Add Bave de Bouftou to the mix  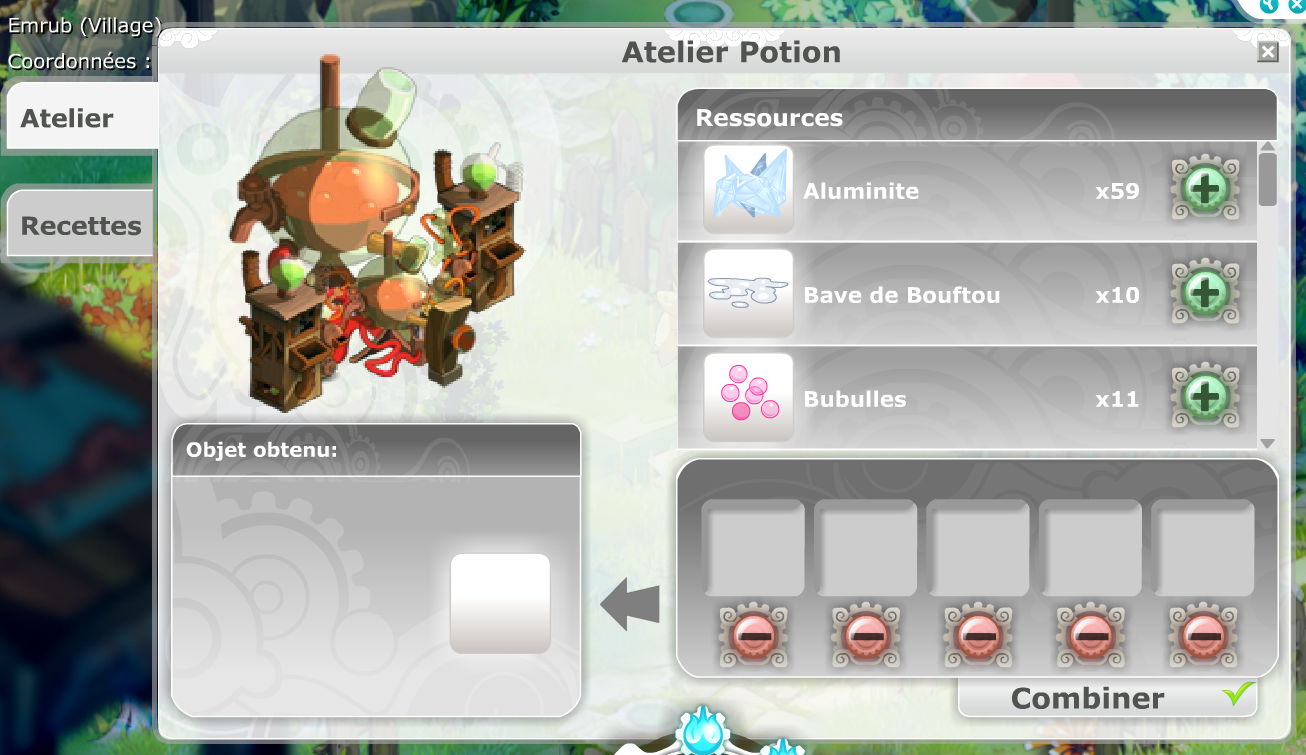point(1205,294)
